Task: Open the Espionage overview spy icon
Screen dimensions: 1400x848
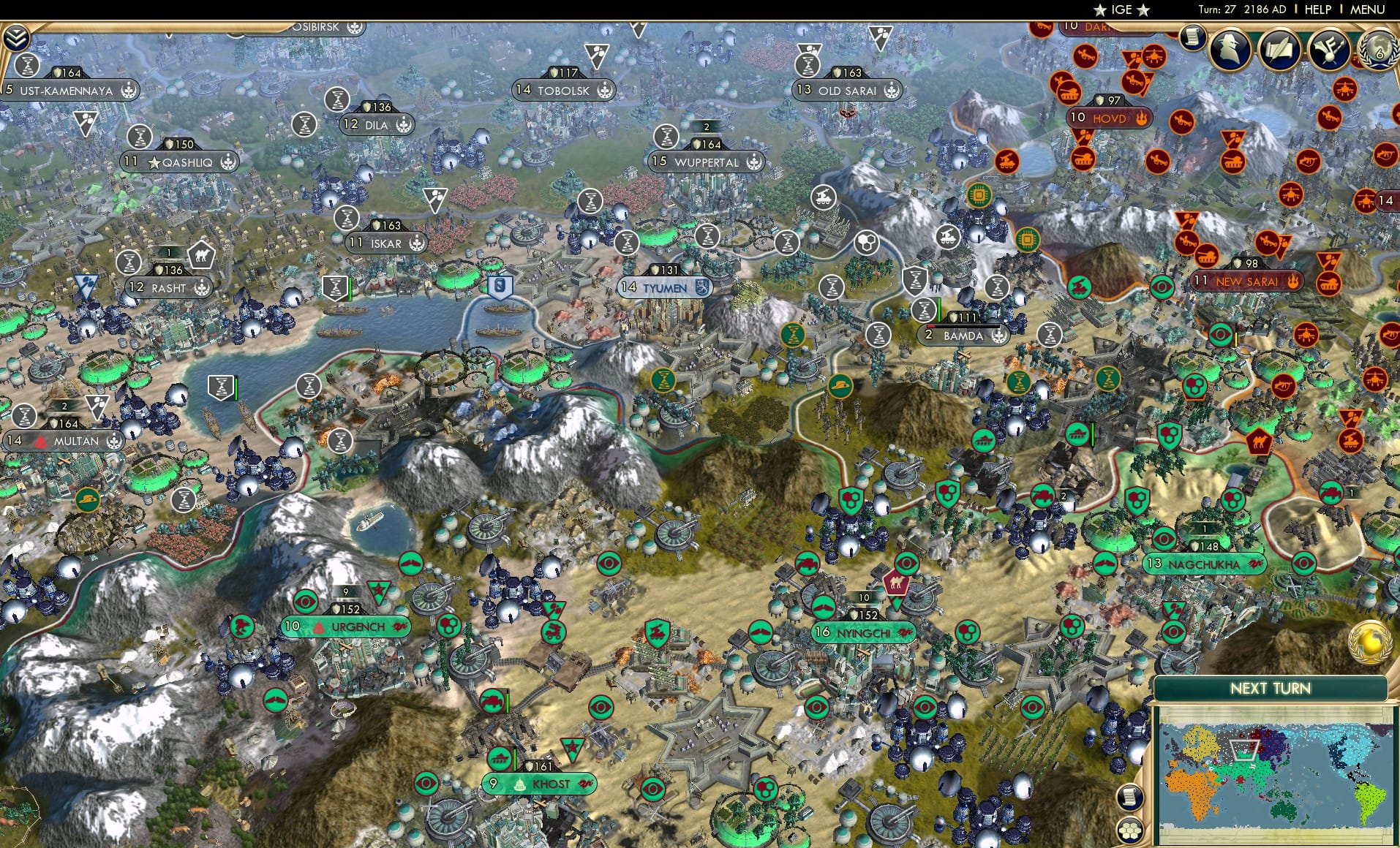Action: [x=1229, y=48]
